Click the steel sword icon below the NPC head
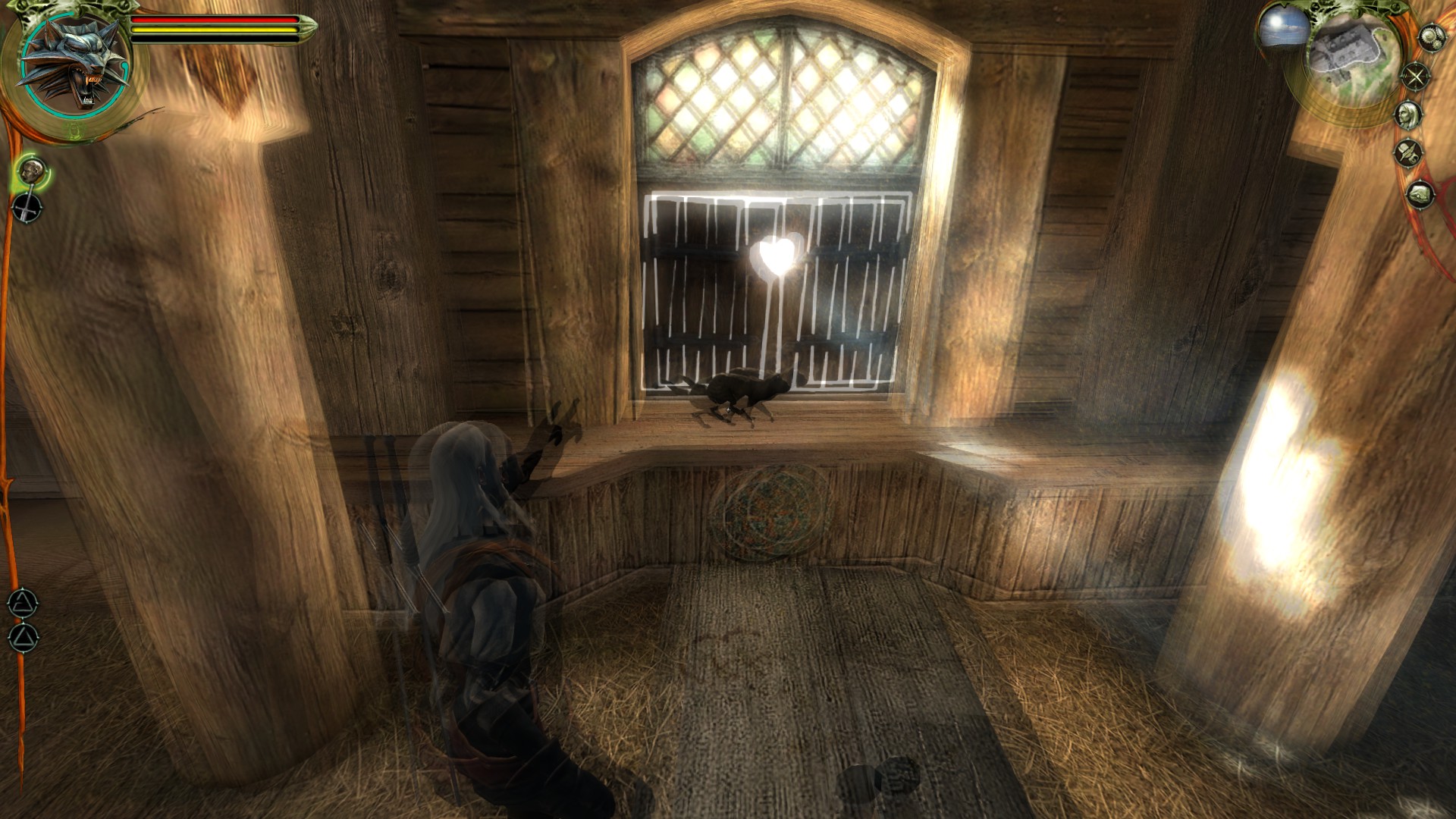 pos(27,207)
